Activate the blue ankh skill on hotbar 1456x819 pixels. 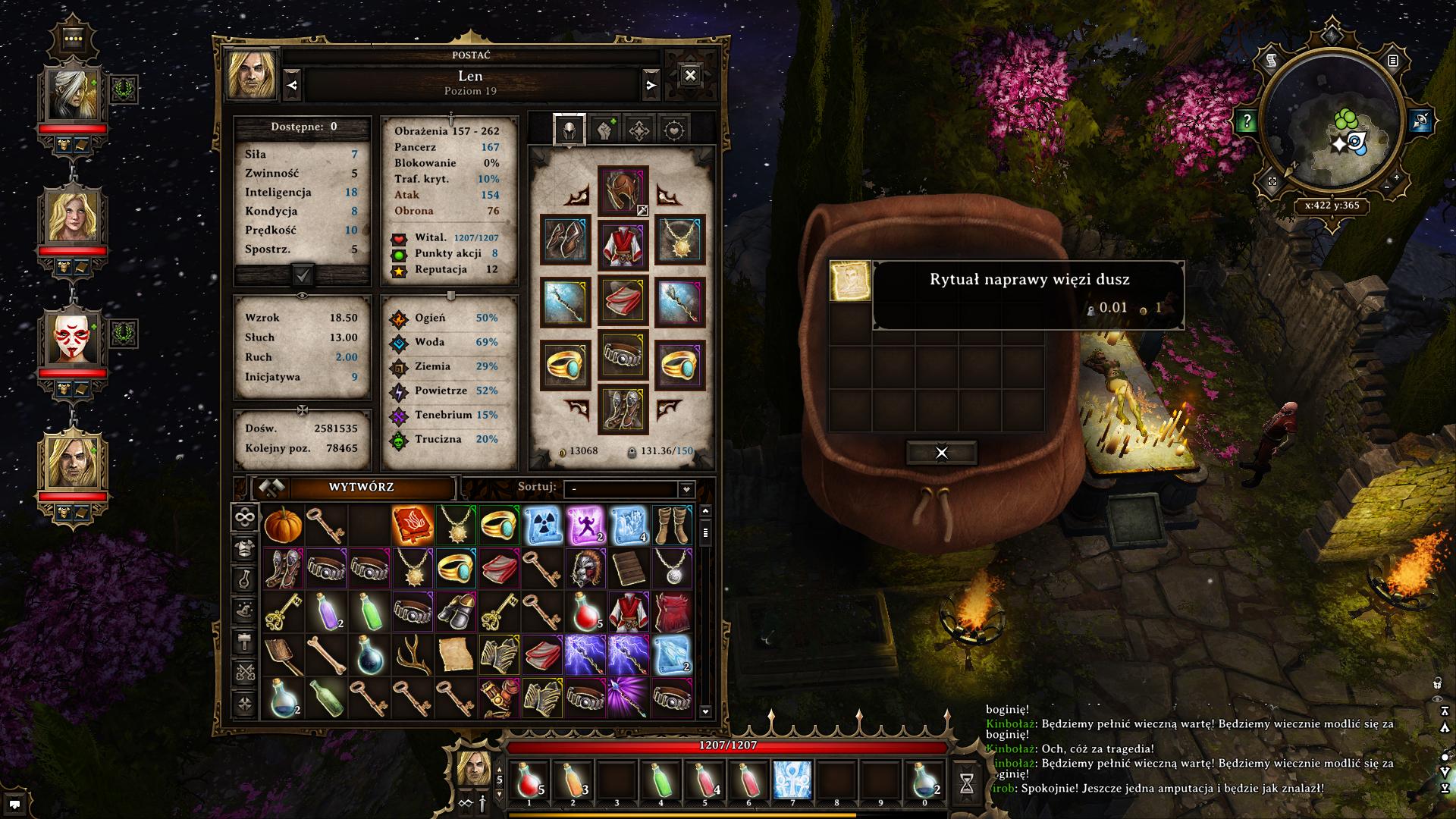pos(792,781)
